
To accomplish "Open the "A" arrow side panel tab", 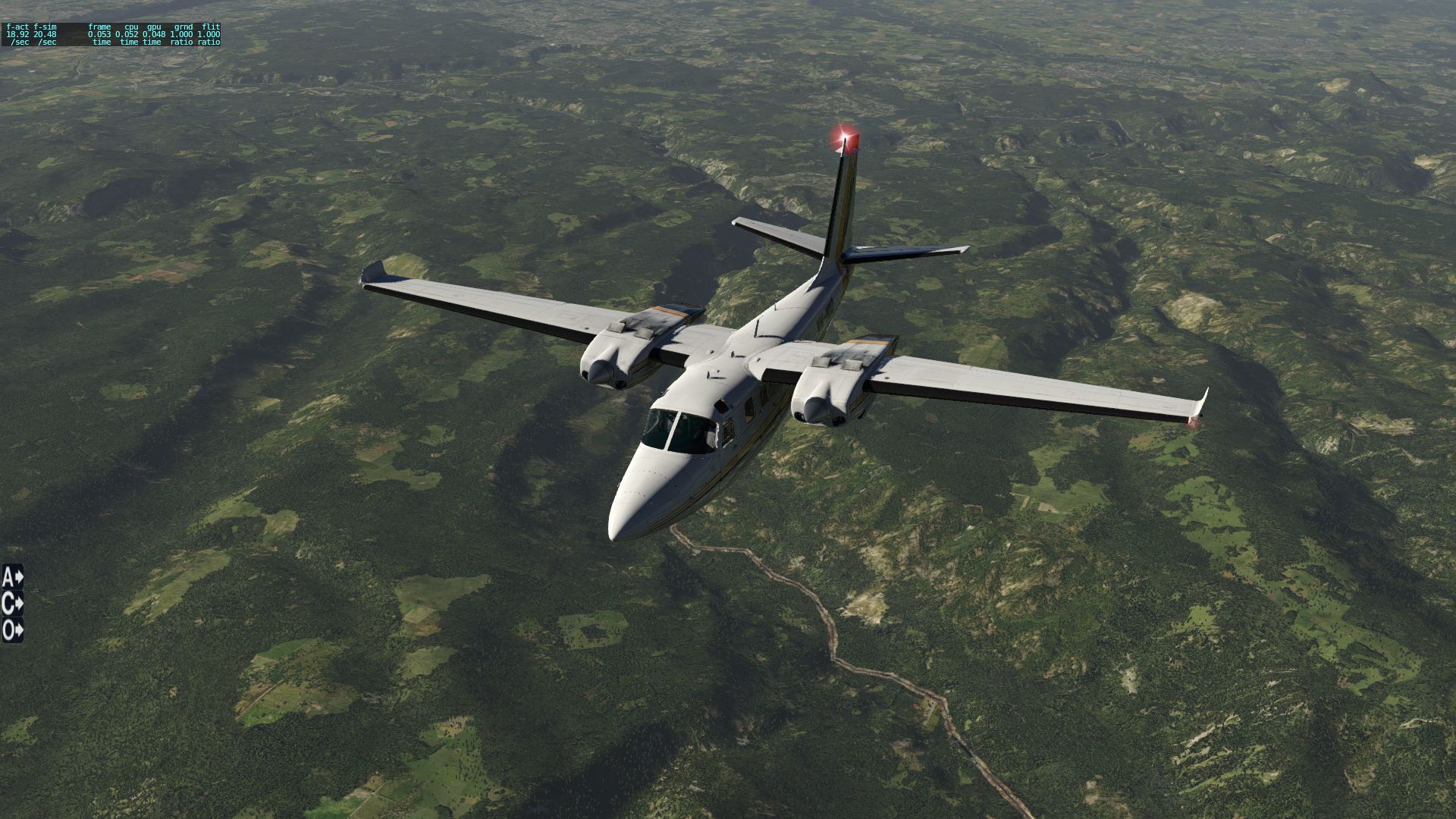I will pos(13,577).
